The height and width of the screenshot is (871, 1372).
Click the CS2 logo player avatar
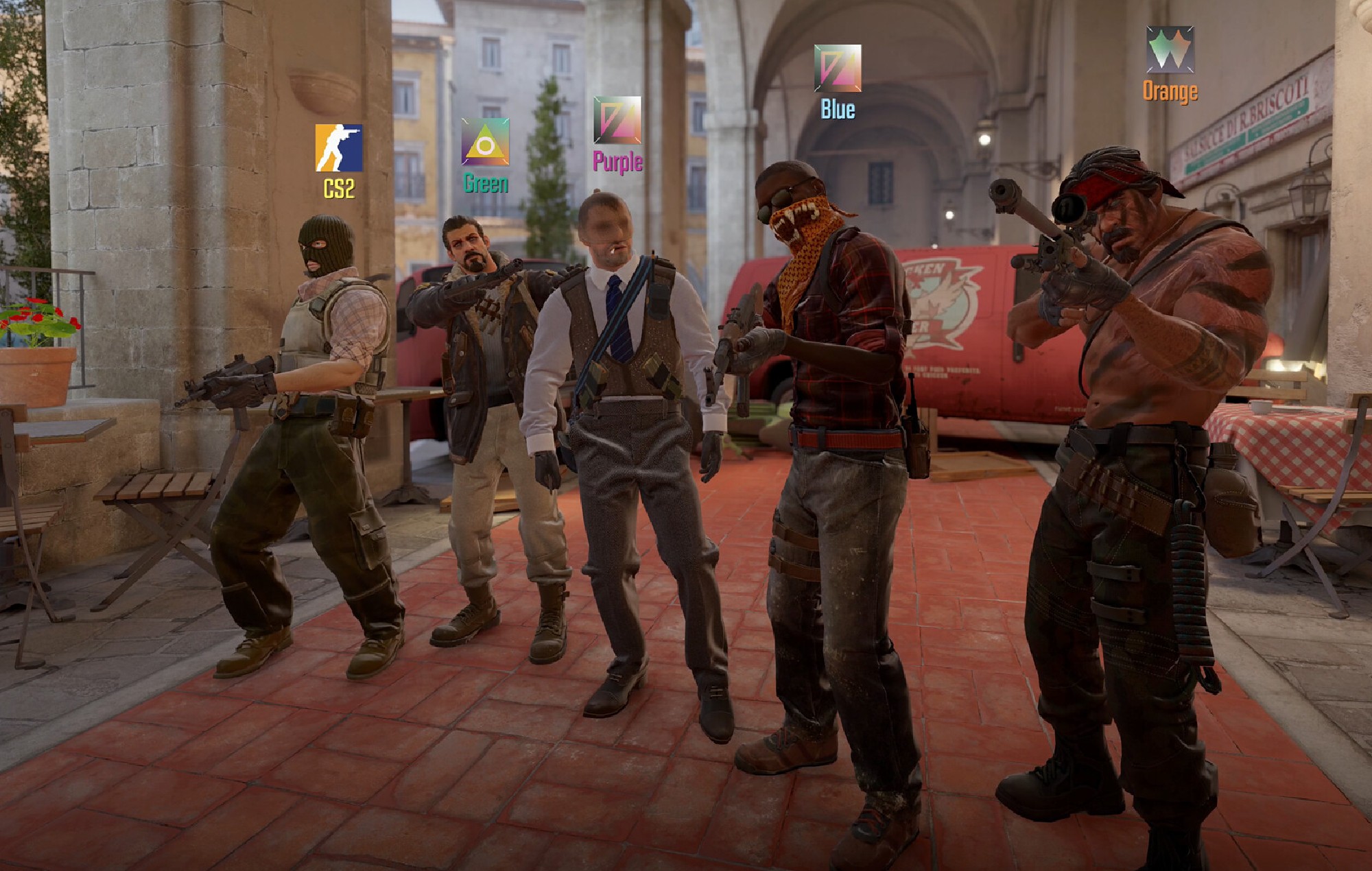point(338,147)
